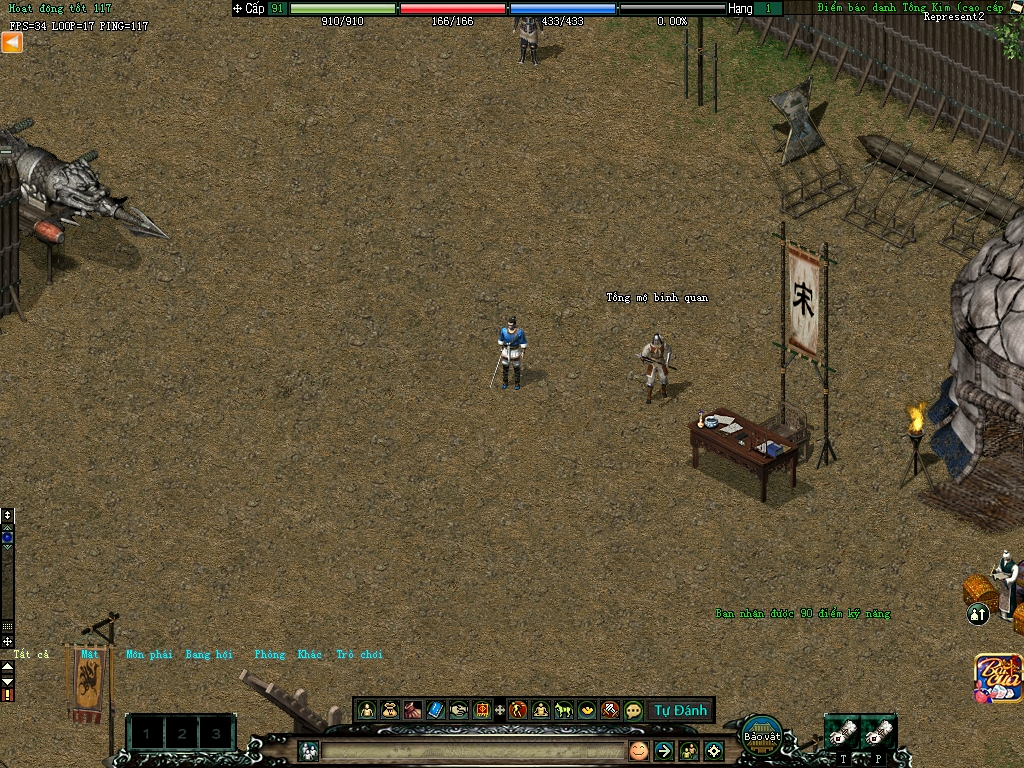The height and width of the screenshot is (768, 1024).
Task: Switch chat to the Môn phái tab
Action: [149, 654]
